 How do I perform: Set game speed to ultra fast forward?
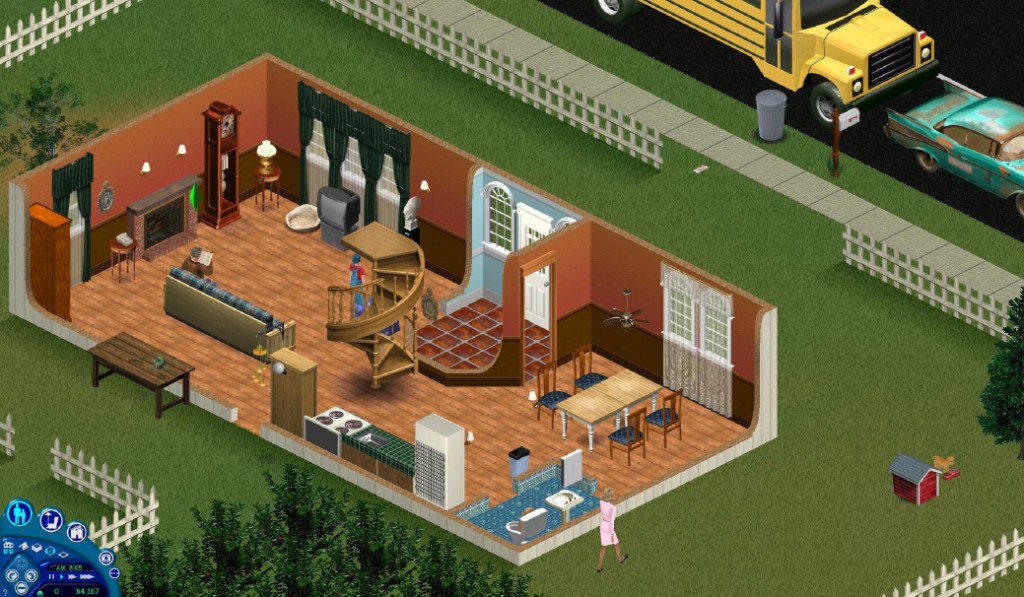click(87, 577)
